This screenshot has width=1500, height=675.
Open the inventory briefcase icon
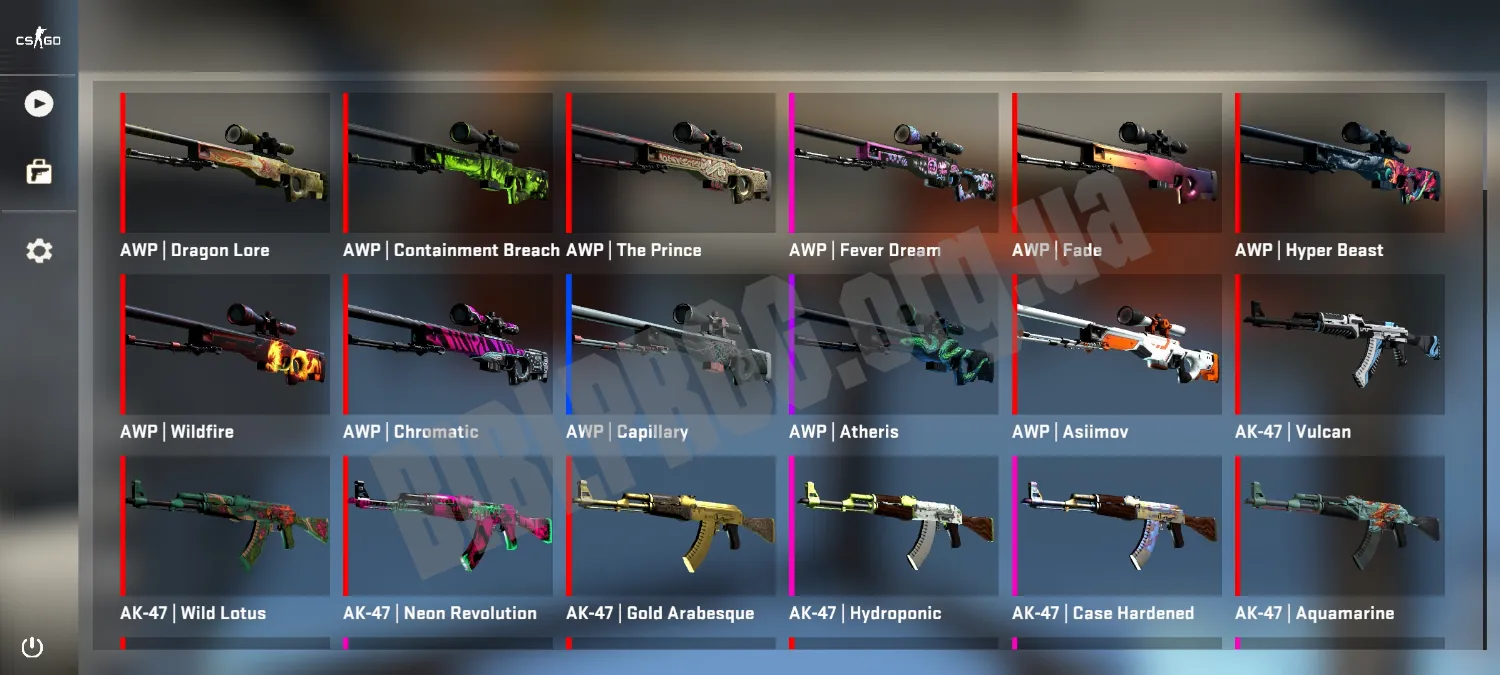(x=39, y=172)
